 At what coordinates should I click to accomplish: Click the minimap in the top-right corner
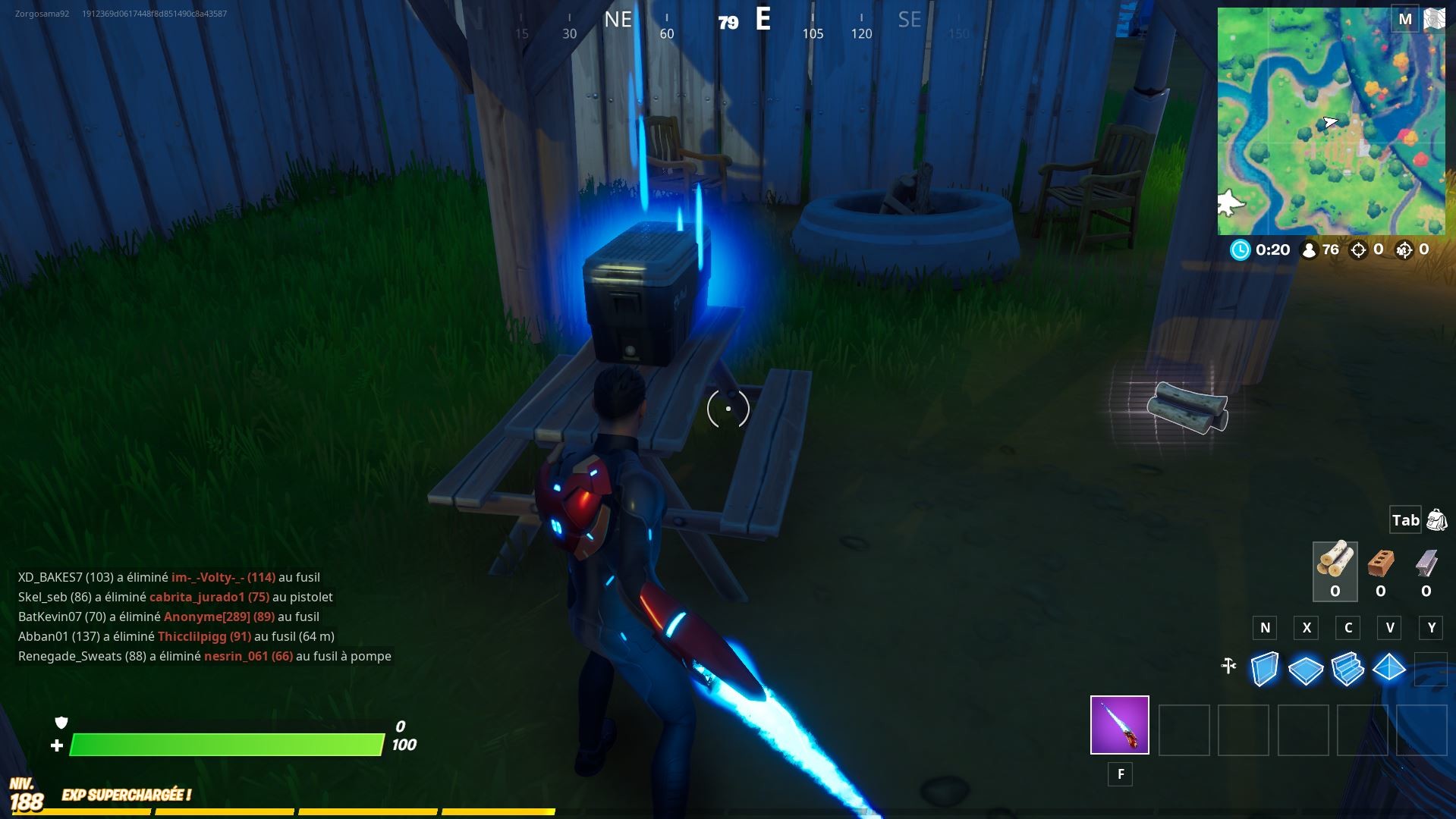point(1335,121)
